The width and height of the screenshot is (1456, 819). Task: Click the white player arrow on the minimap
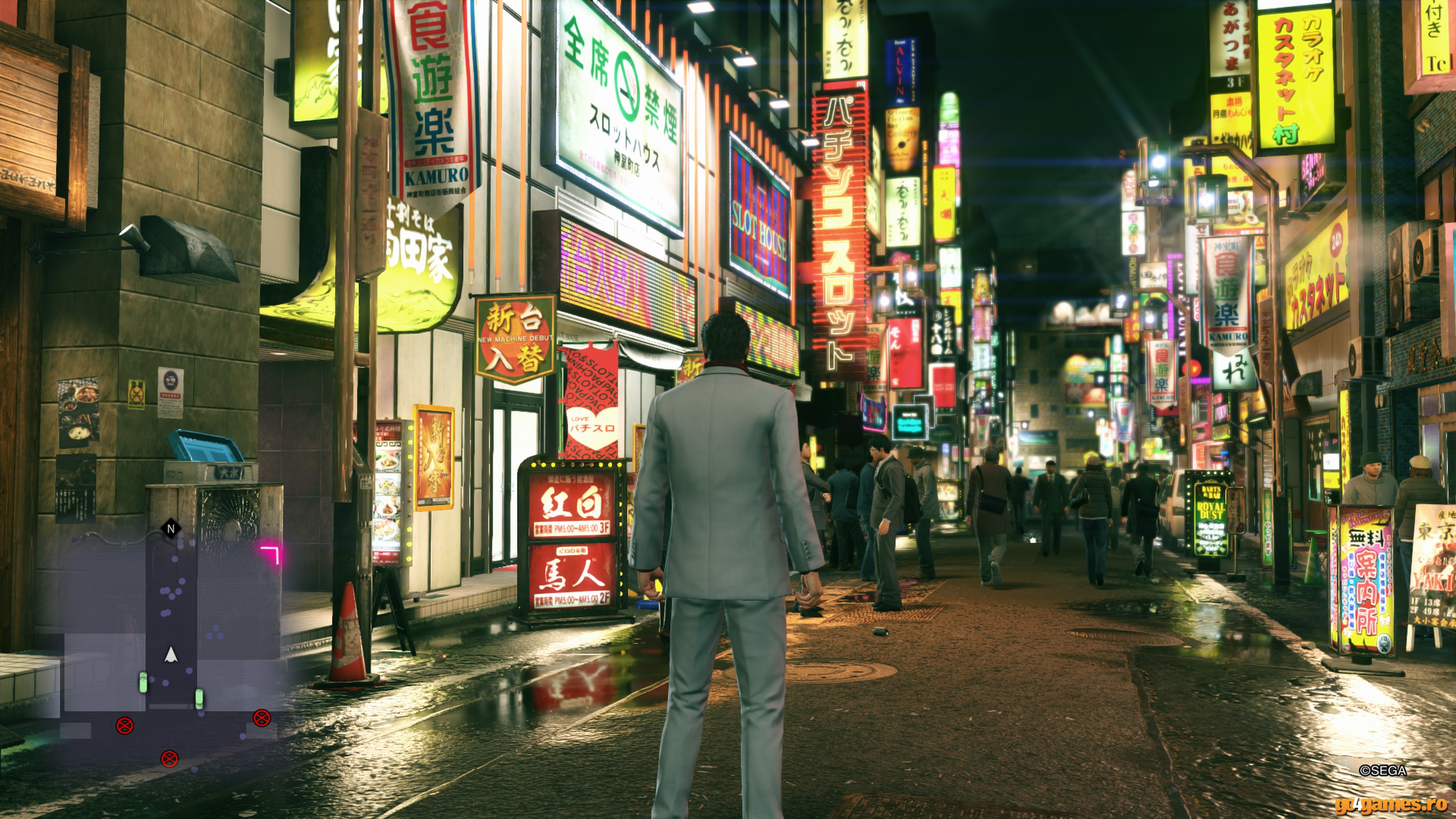[x=171, y=655]
